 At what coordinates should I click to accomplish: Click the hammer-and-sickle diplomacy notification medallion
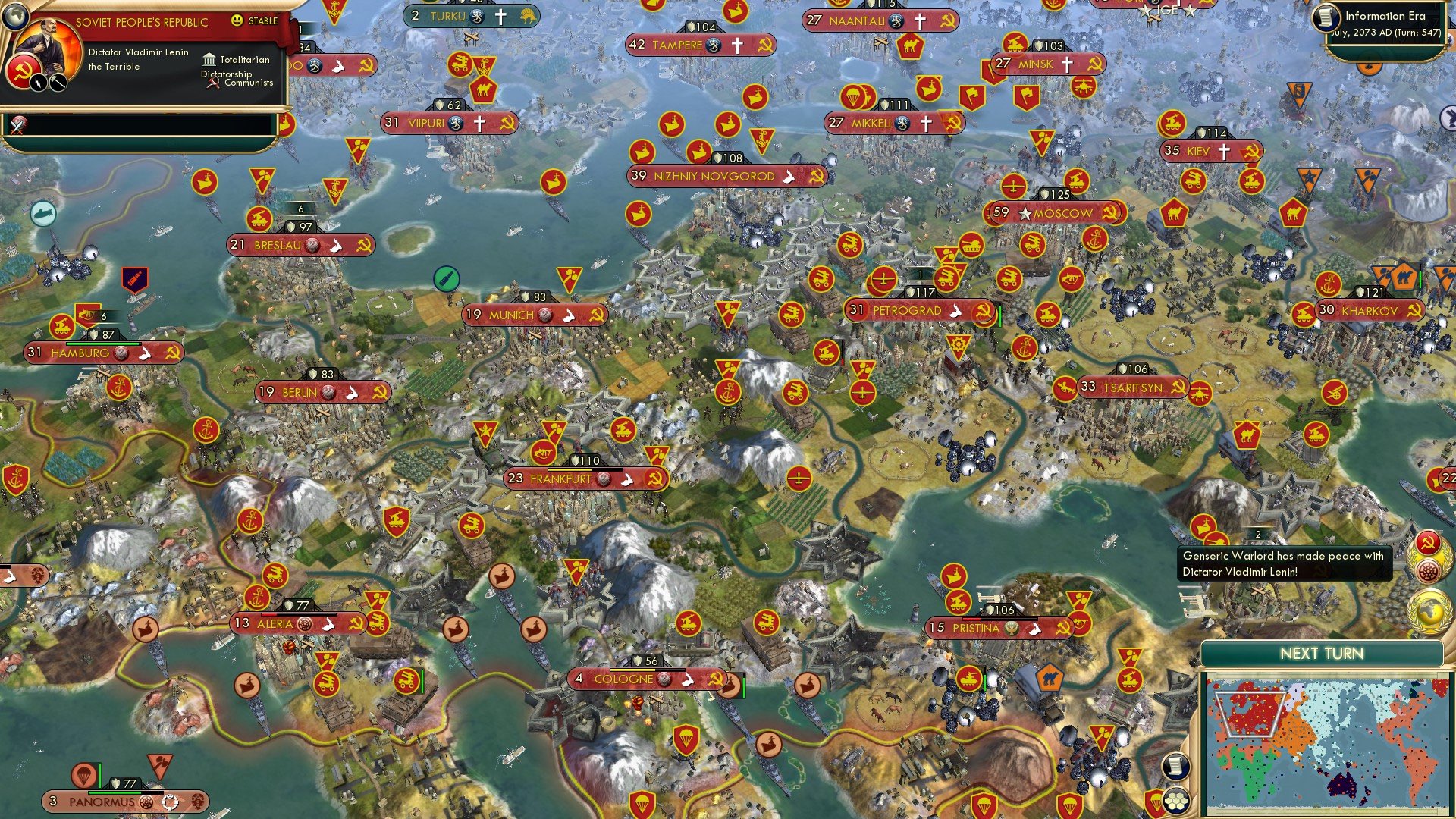pyautogui.click(x=1427, y=541)
